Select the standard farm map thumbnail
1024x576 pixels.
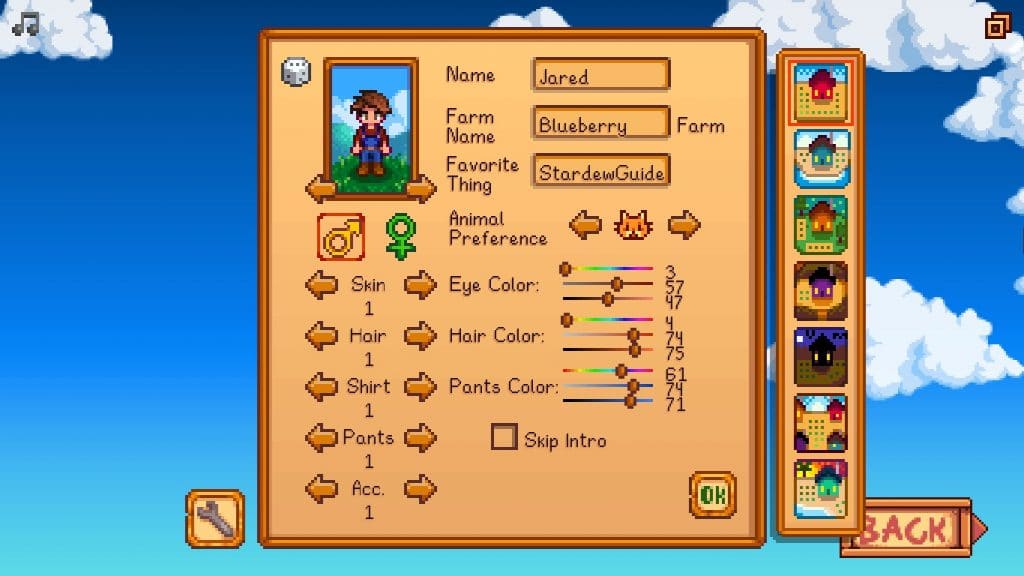(820, 92)
